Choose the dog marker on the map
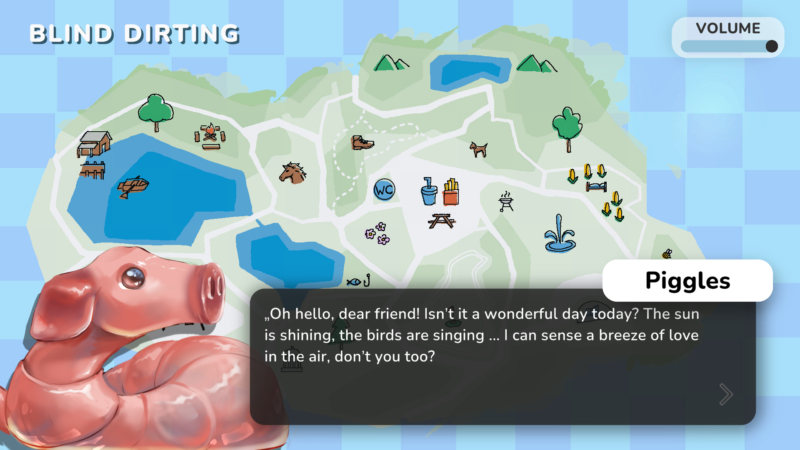 pyautogui.click(x=480, y=148)
